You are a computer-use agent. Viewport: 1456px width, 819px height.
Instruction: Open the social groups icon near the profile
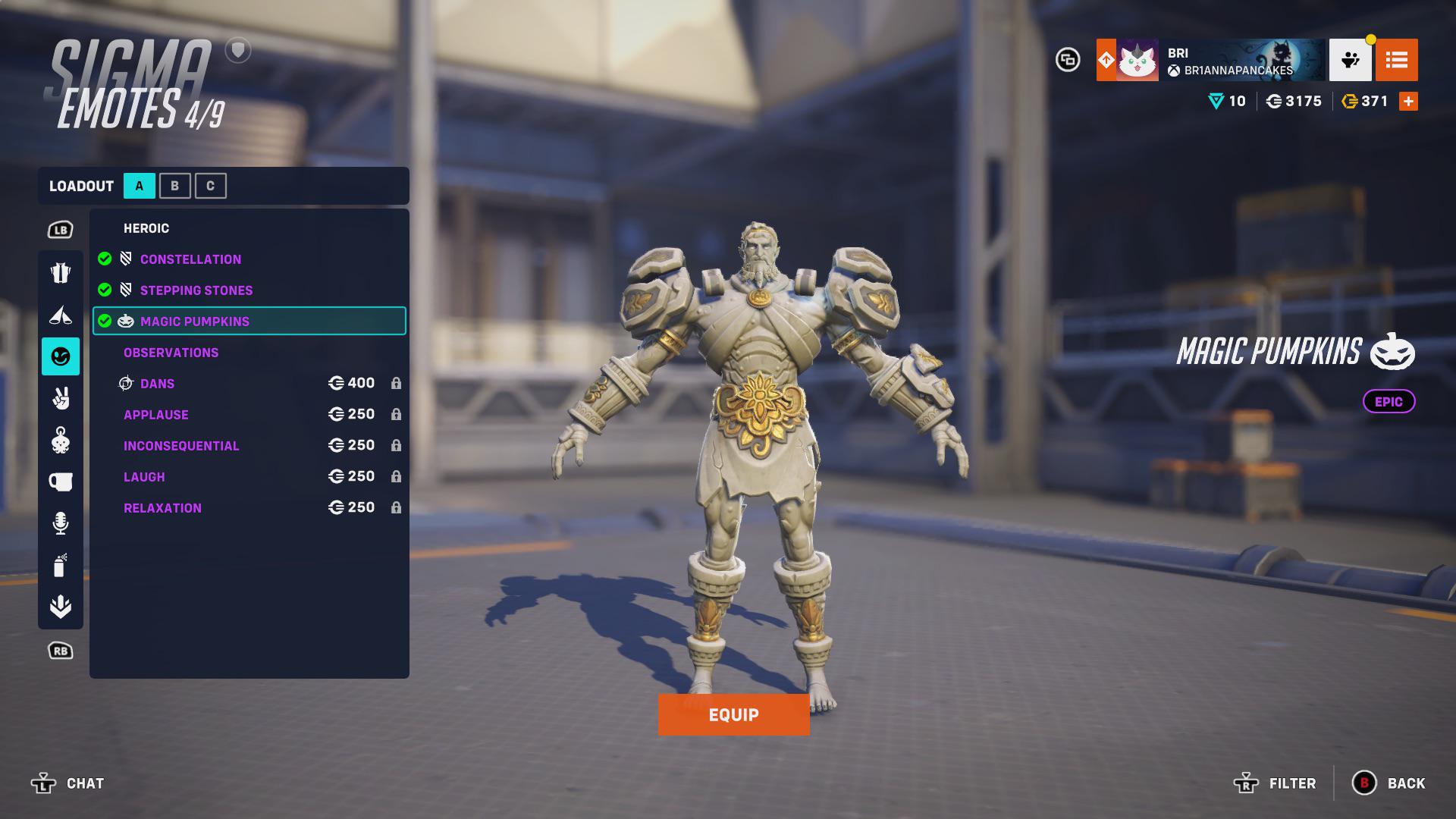click(1352, 60)
